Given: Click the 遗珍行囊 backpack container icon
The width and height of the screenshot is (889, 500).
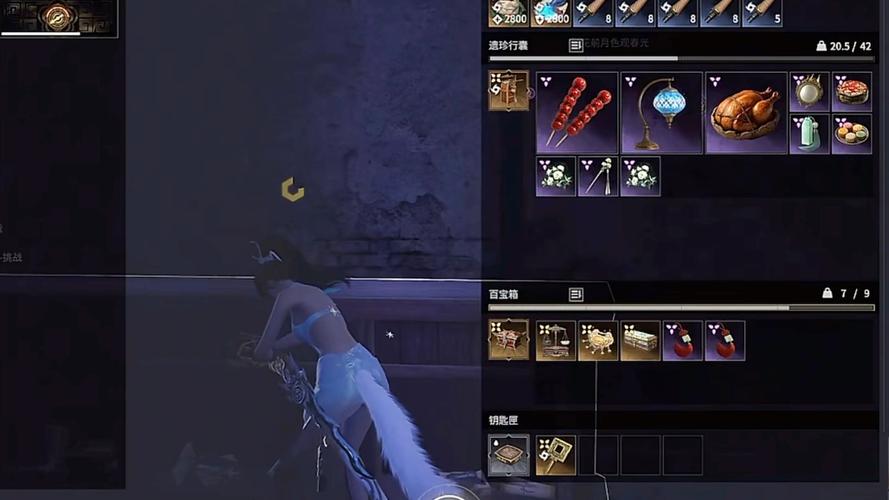Looking at the screenshot, I should (508, 90).
